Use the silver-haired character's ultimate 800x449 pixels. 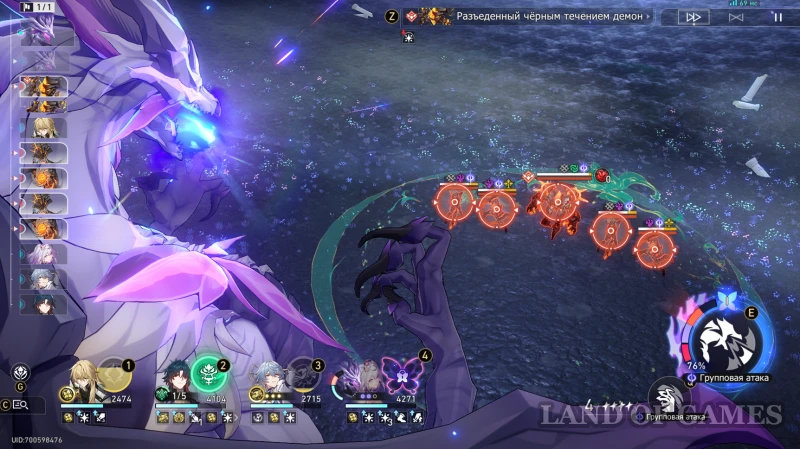click(x=301, y=377)
